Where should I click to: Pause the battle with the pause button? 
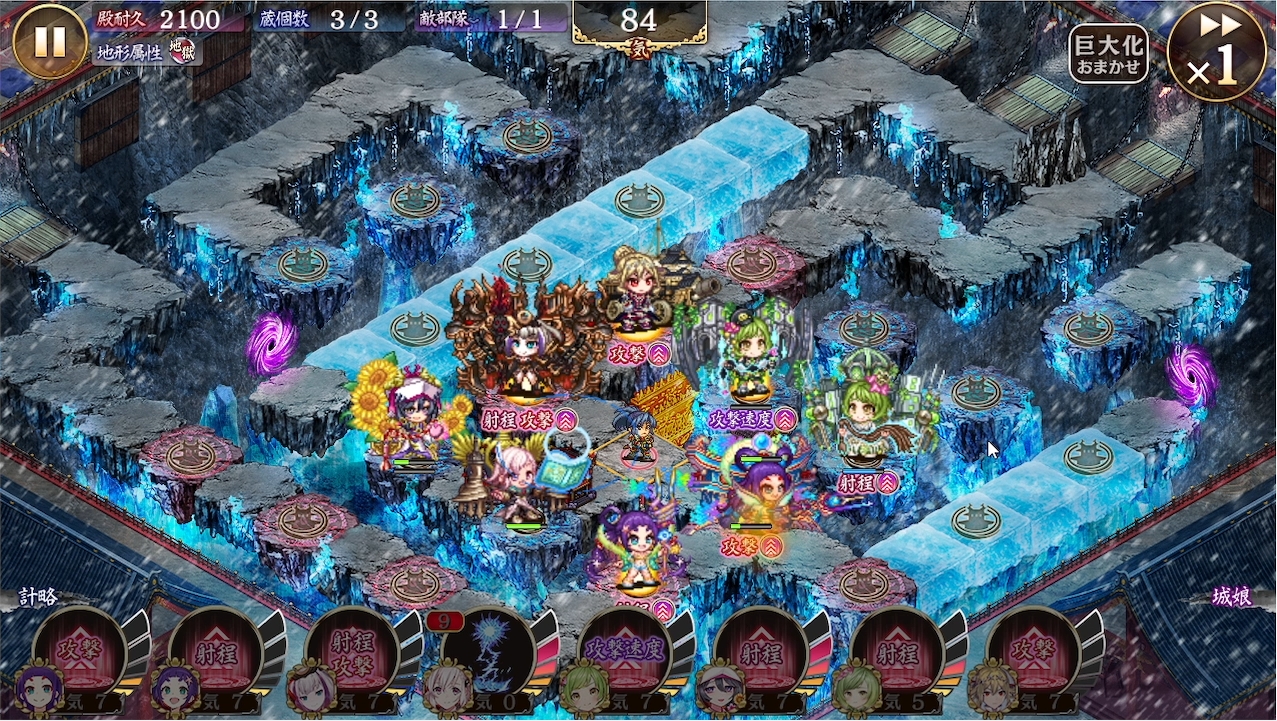point(50,41)
